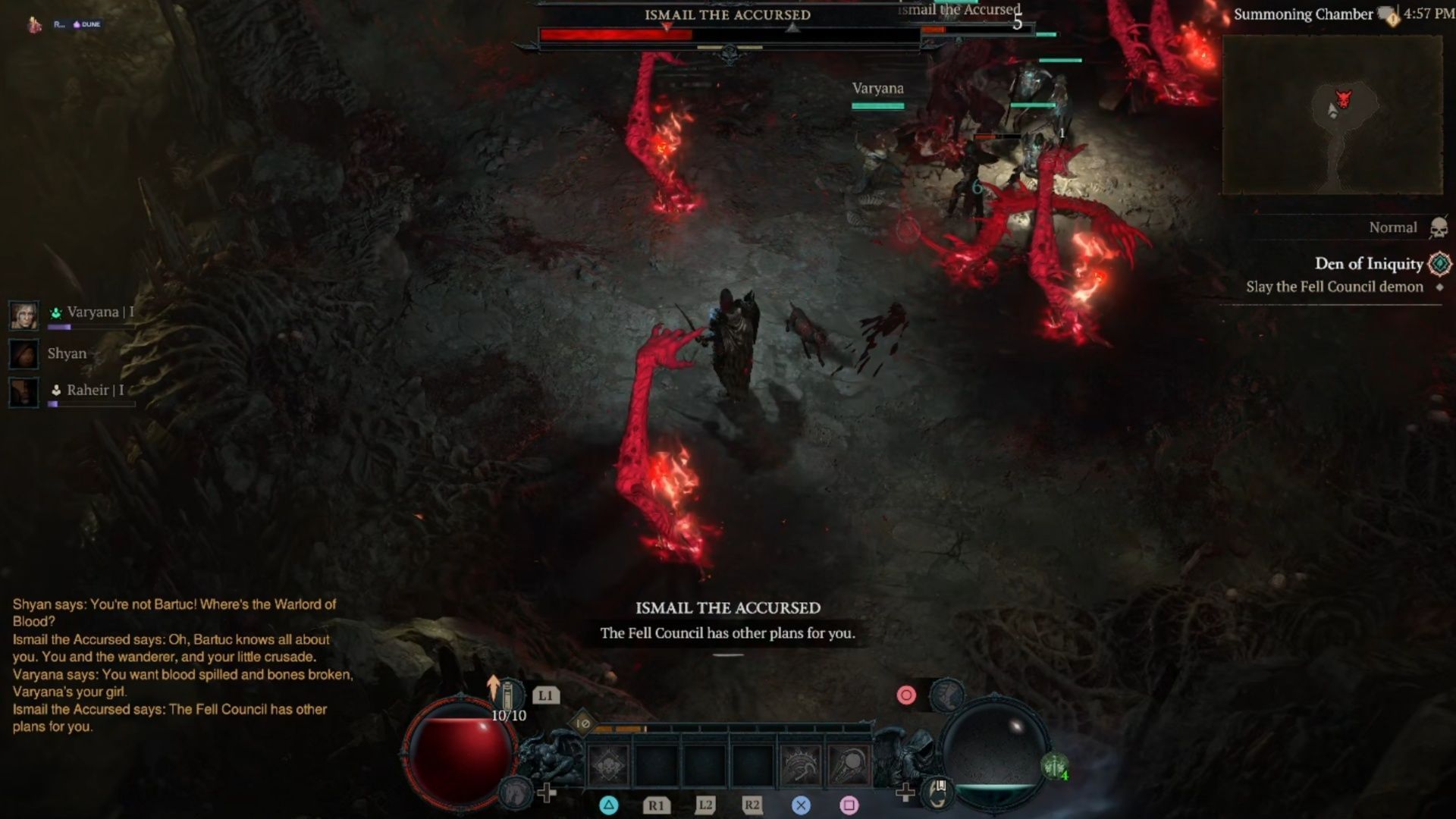Select the Den of Iniquity quest tracker
The width and height of the screenshot is (1456, 819).
pyautogui.click(x=1368, y=264)
